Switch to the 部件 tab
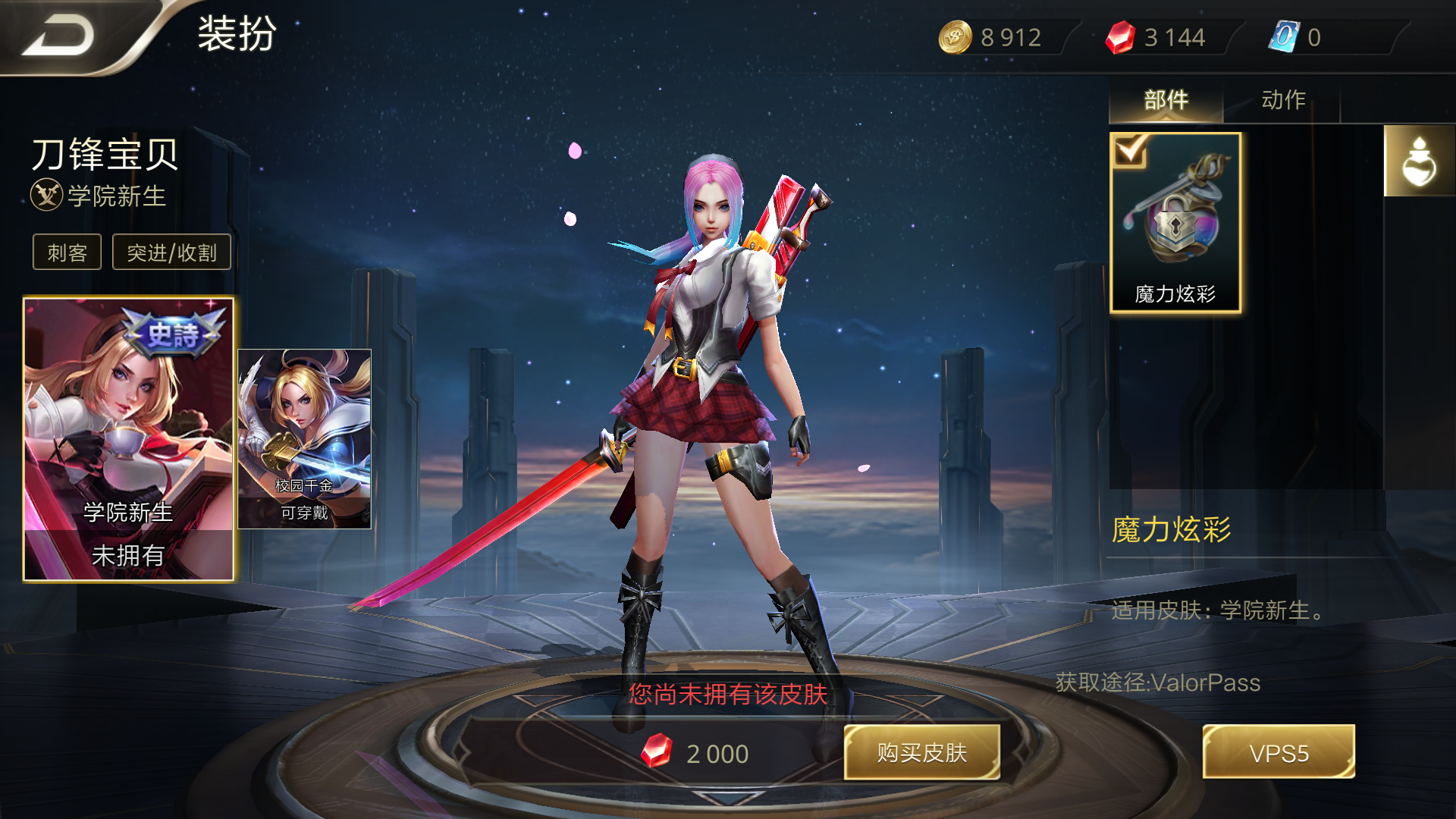This screenshot has height=819, width=1456. [1166, 99]
